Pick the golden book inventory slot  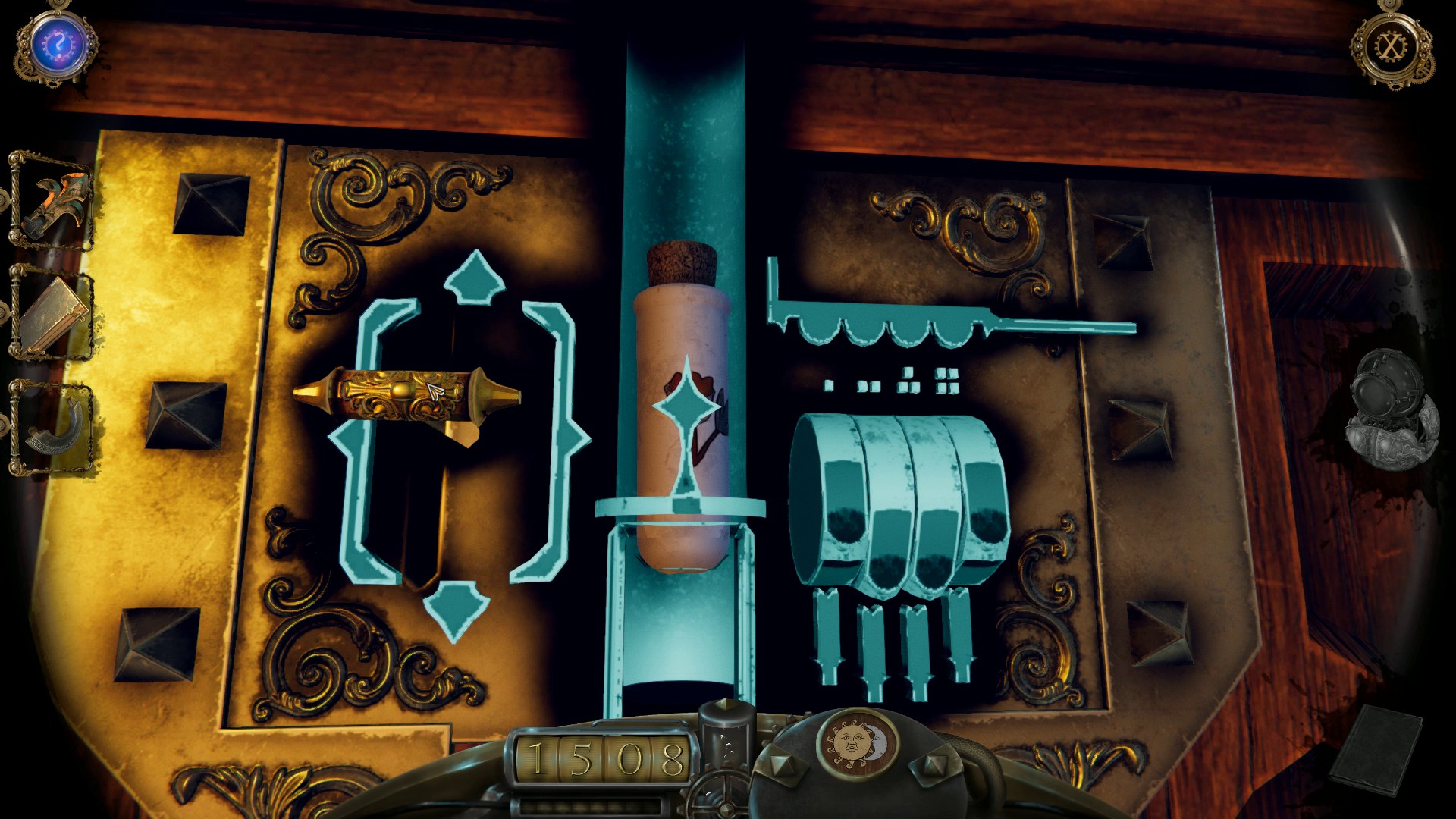53,315
